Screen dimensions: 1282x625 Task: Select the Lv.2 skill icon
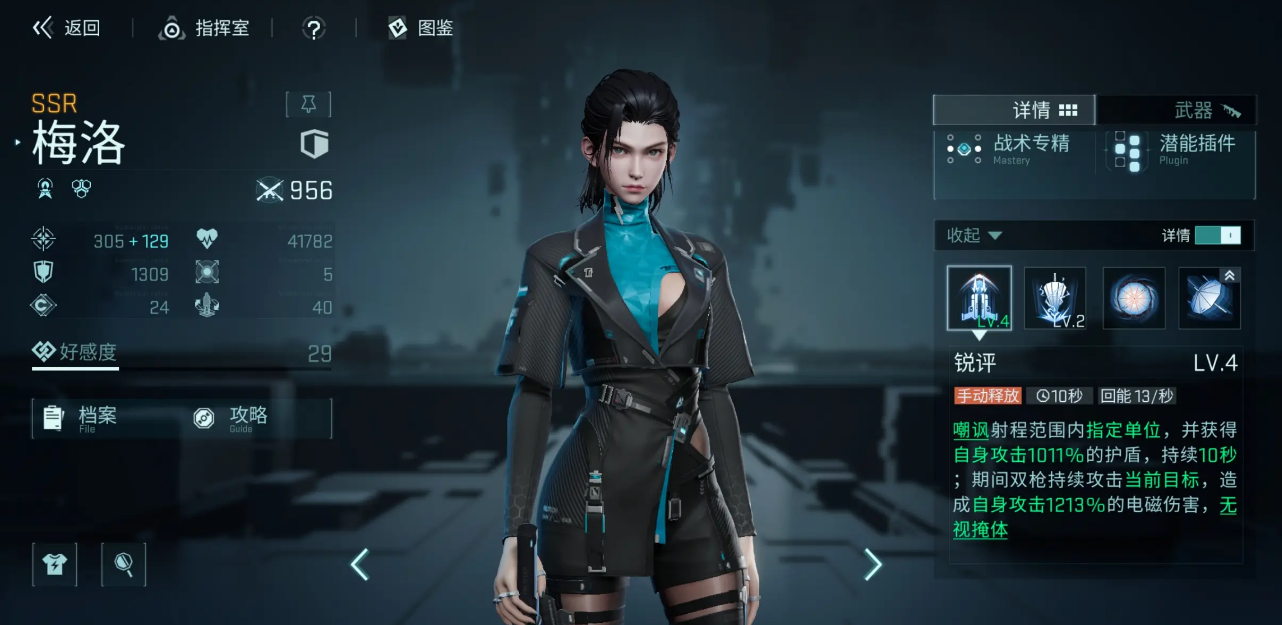pyautogui.click(x=1055, y=298)
